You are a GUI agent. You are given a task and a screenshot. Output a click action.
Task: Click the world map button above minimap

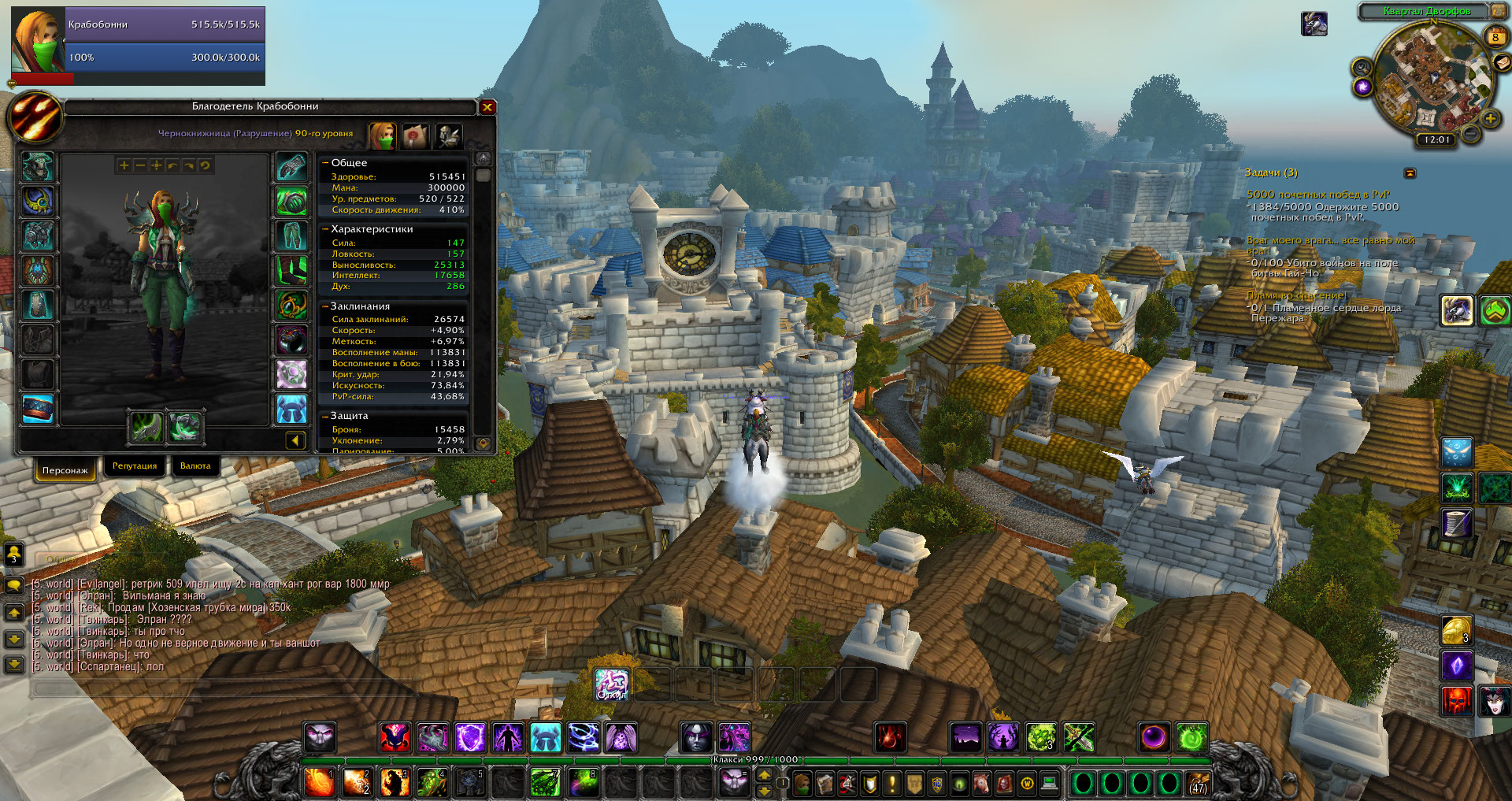pos(1498,11)
